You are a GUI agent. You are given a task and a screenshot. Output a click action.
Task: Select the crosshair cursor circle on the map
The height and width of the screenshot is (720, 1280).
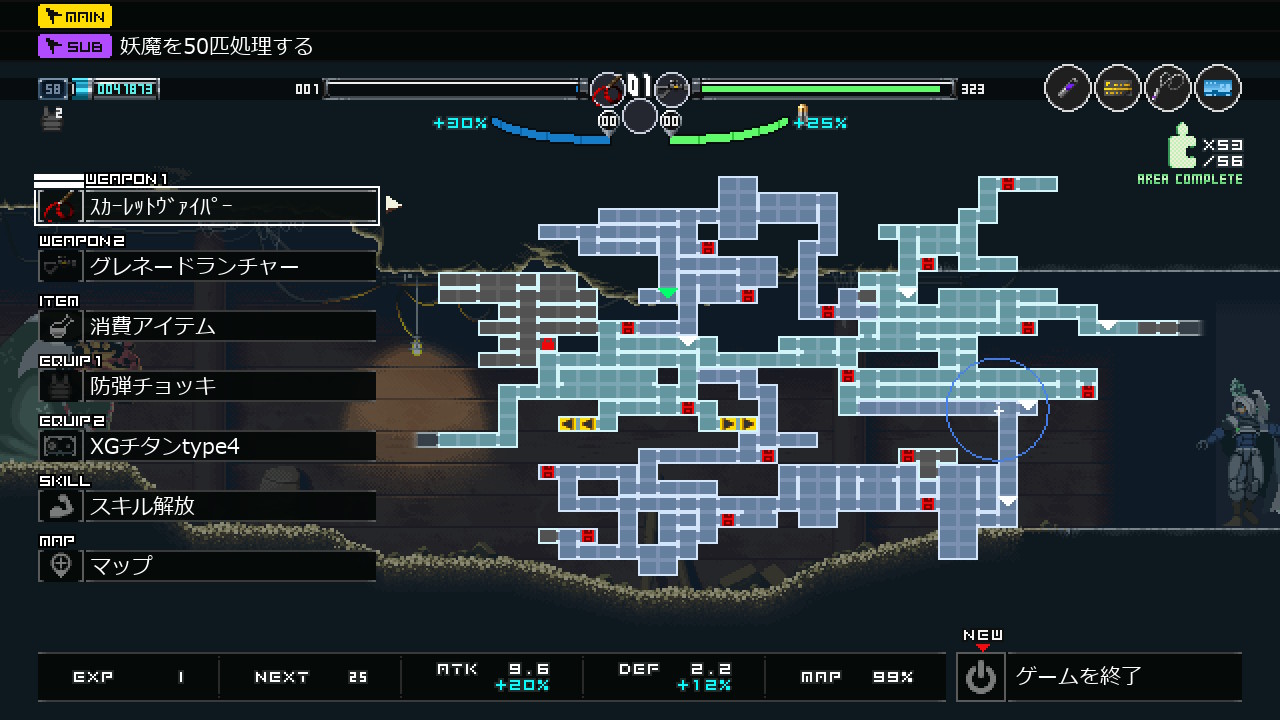click(998, 411)
